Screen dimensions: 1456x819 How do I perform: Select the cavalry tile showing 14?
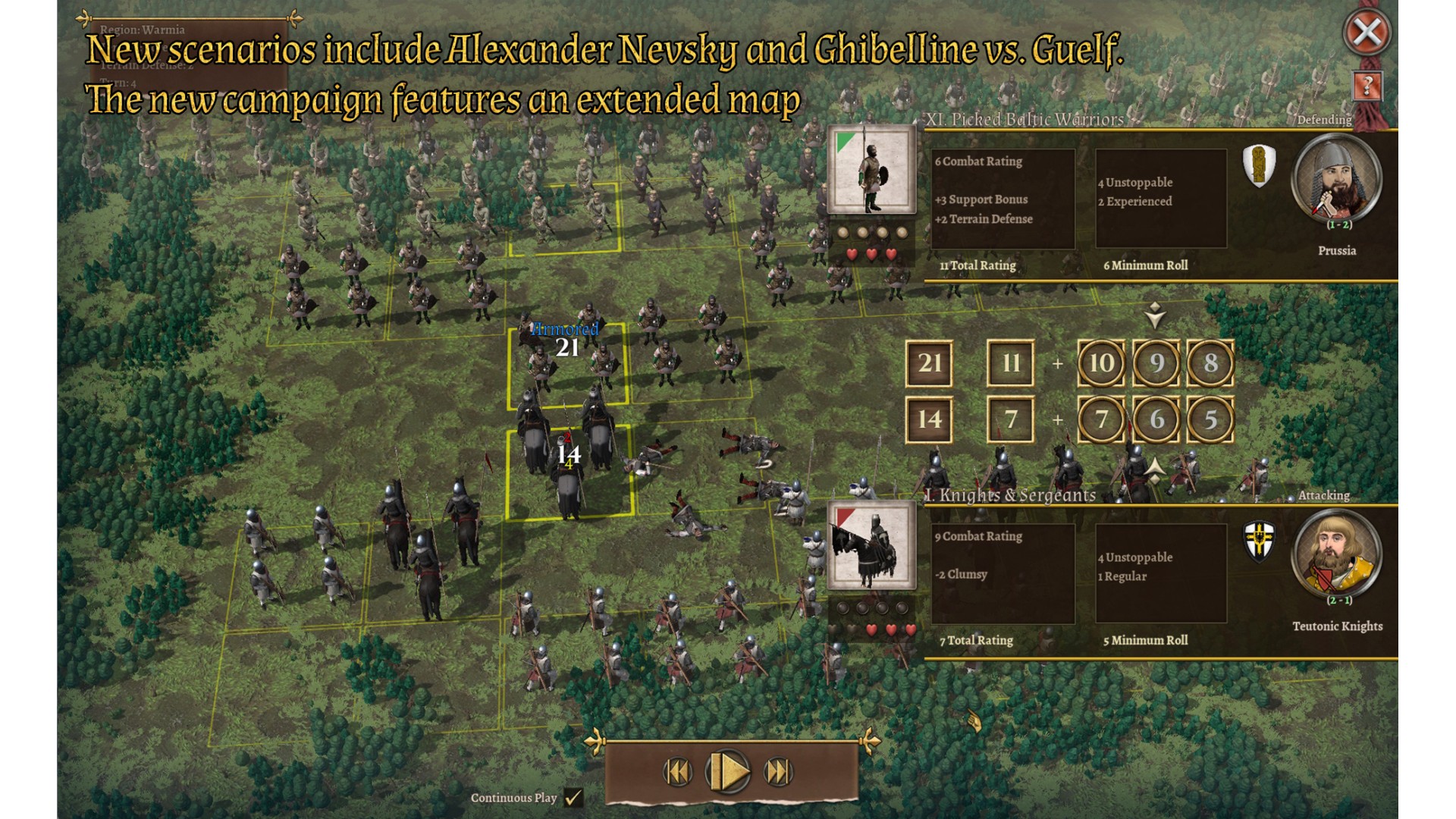click(x=569, y=472)
